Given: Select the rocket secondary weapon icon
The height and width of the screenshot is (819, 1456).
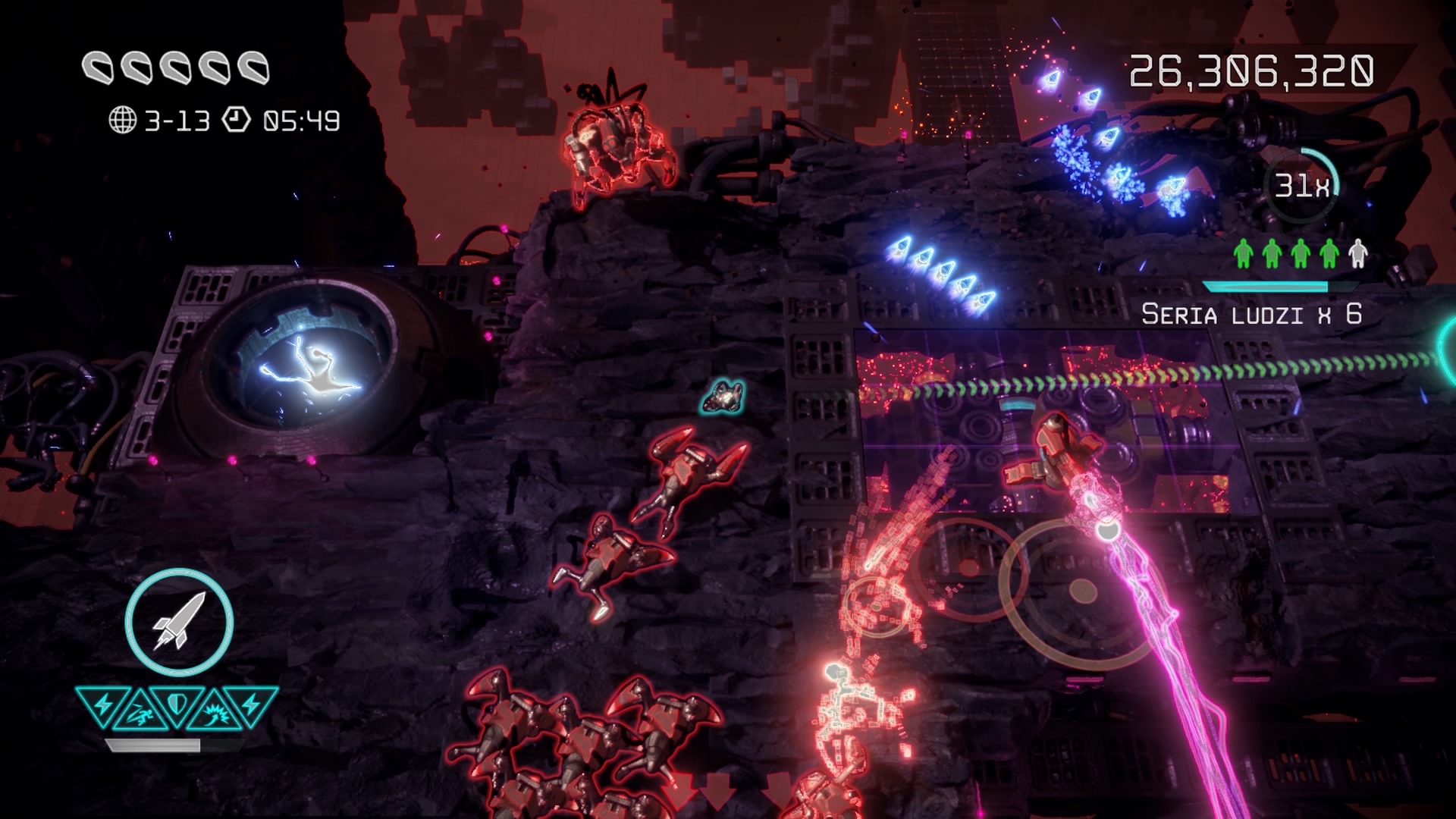Looking at the screenshot, I should pos(179,622).
